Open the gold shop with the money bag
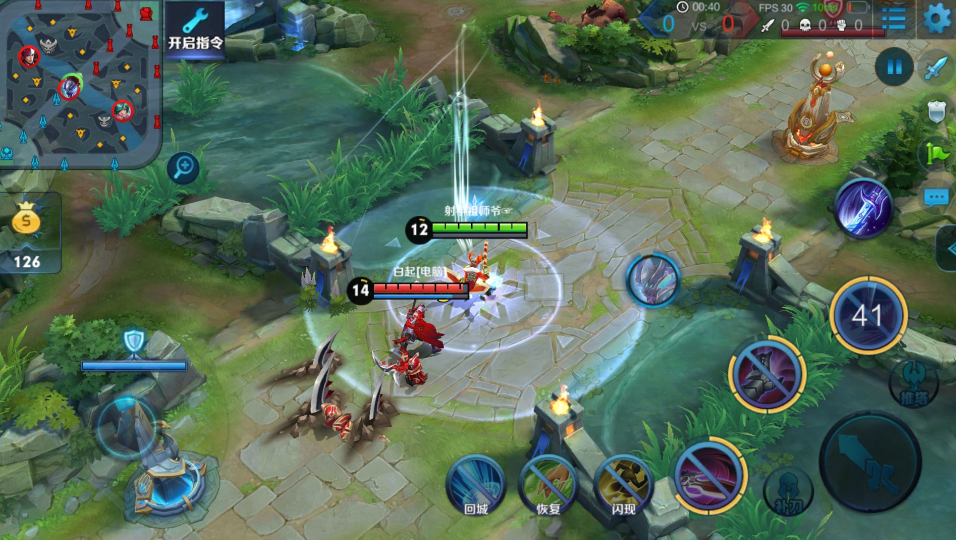Image resolution: width=956 pixels, height=540 pixels. click(x=28, y=233)
